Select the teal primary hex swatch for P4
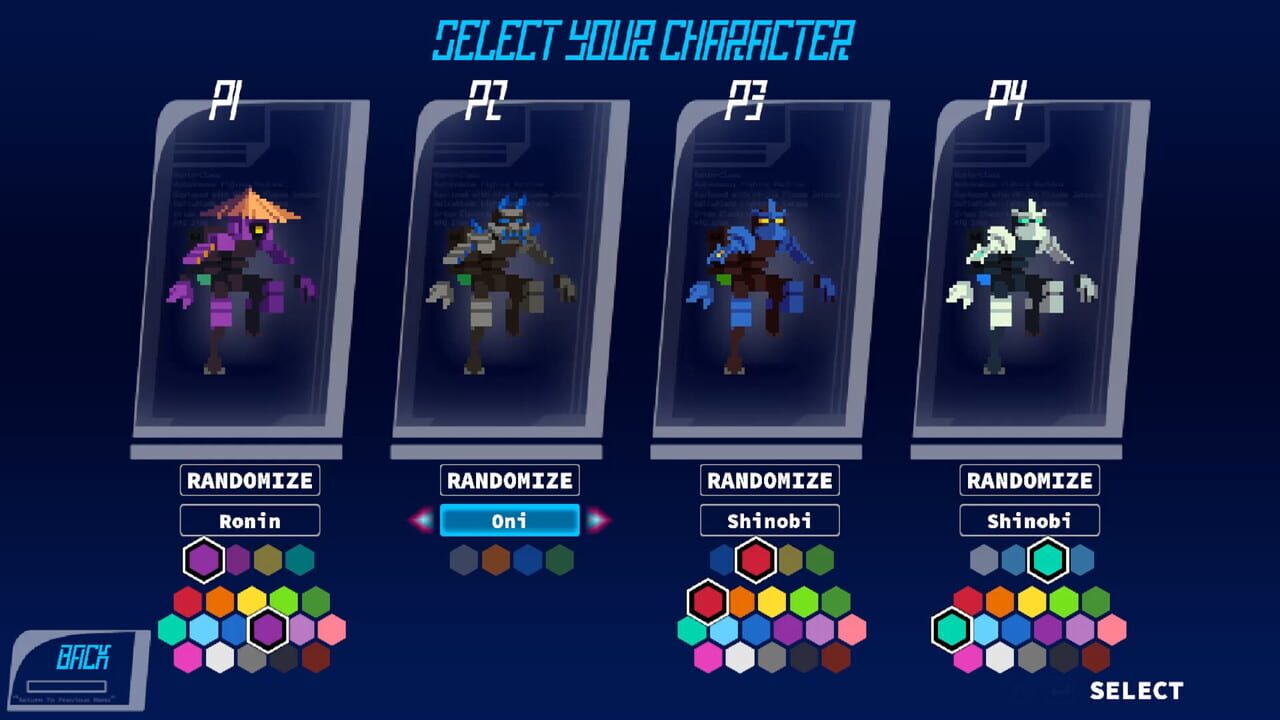Viewport: 1280px width, 720px height. 1046,560
